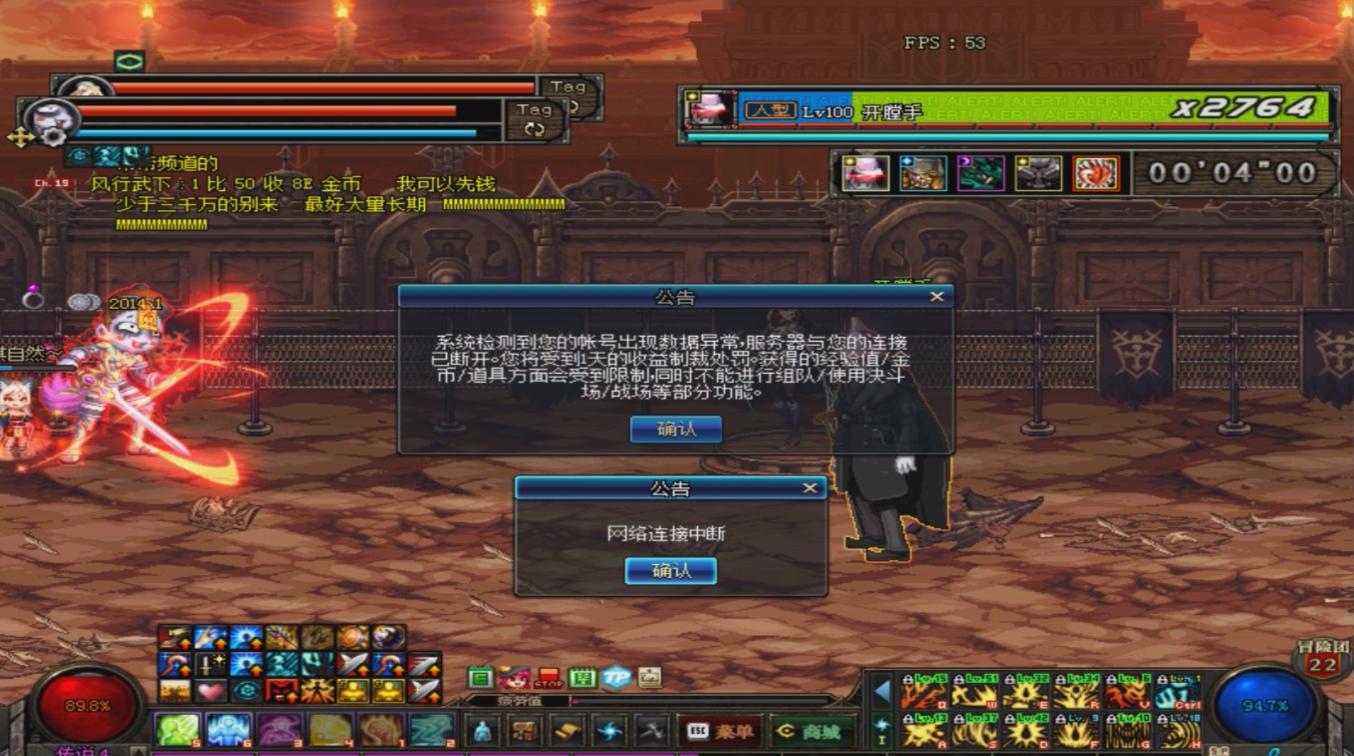This screenshot has height=756, width=1354.
Task: Confirm the account data anomaly announcement
Action: (675, 429)
